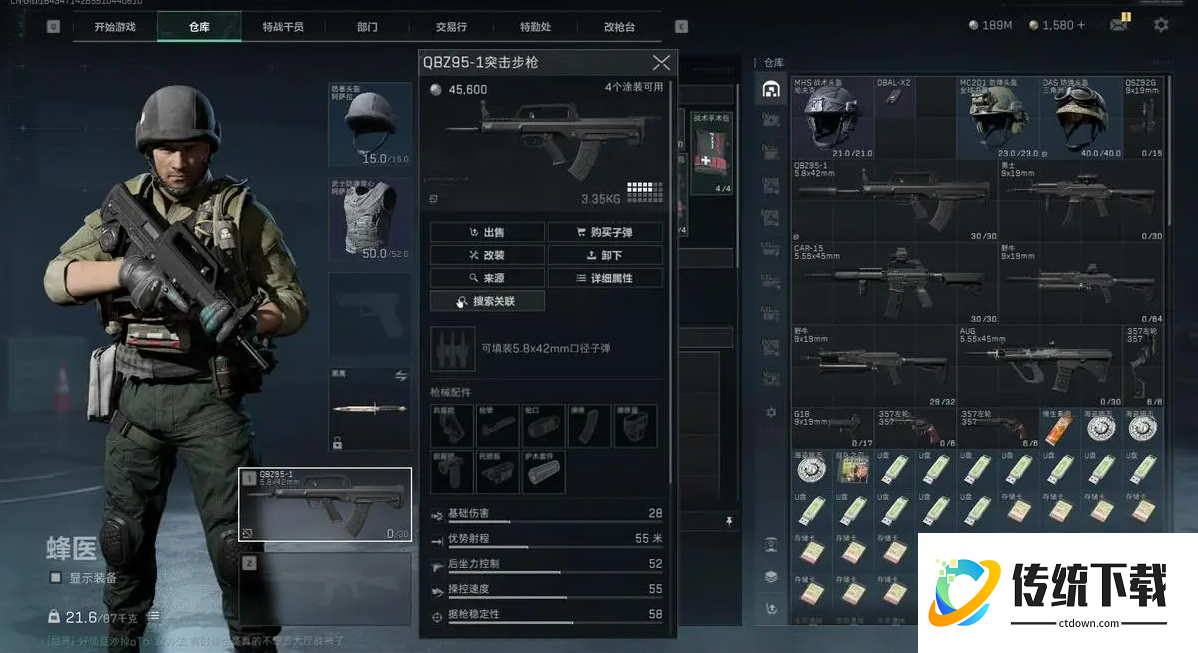Click the 购买子弹 button
This screenshot has width=1198, height=653.
605,232
